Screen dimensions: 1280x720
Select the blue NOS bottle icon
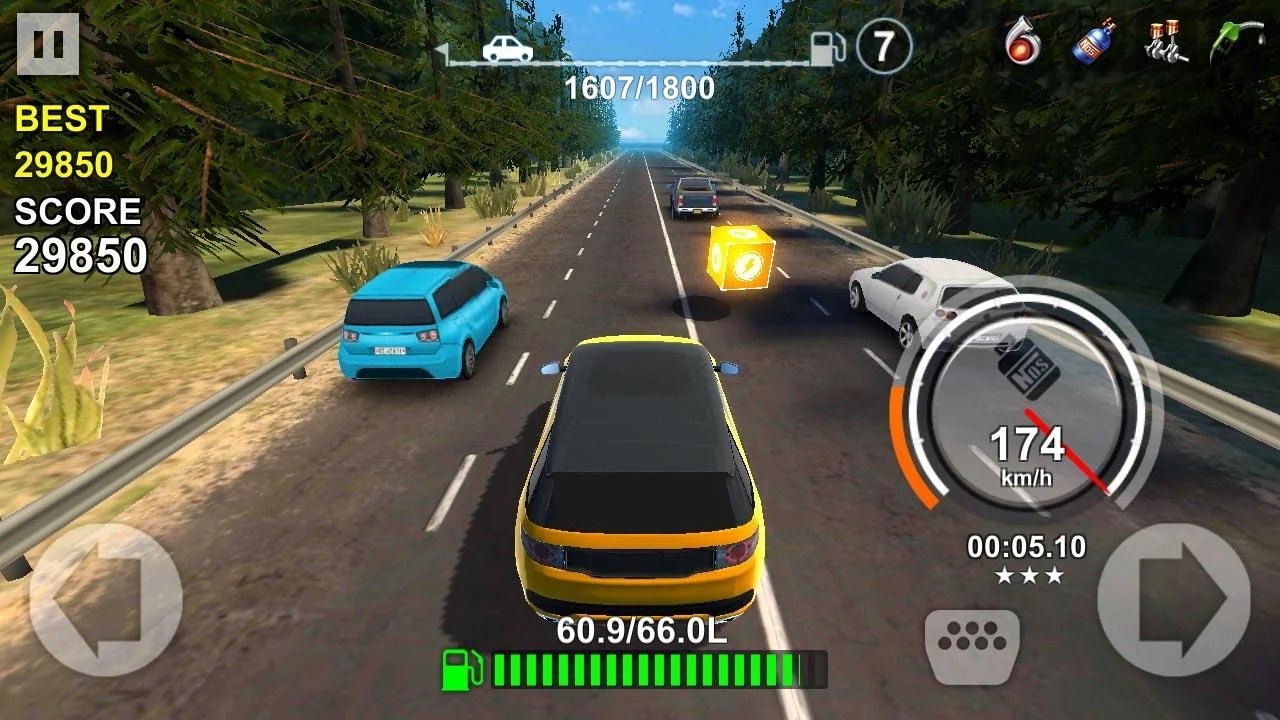(1094, 43)
